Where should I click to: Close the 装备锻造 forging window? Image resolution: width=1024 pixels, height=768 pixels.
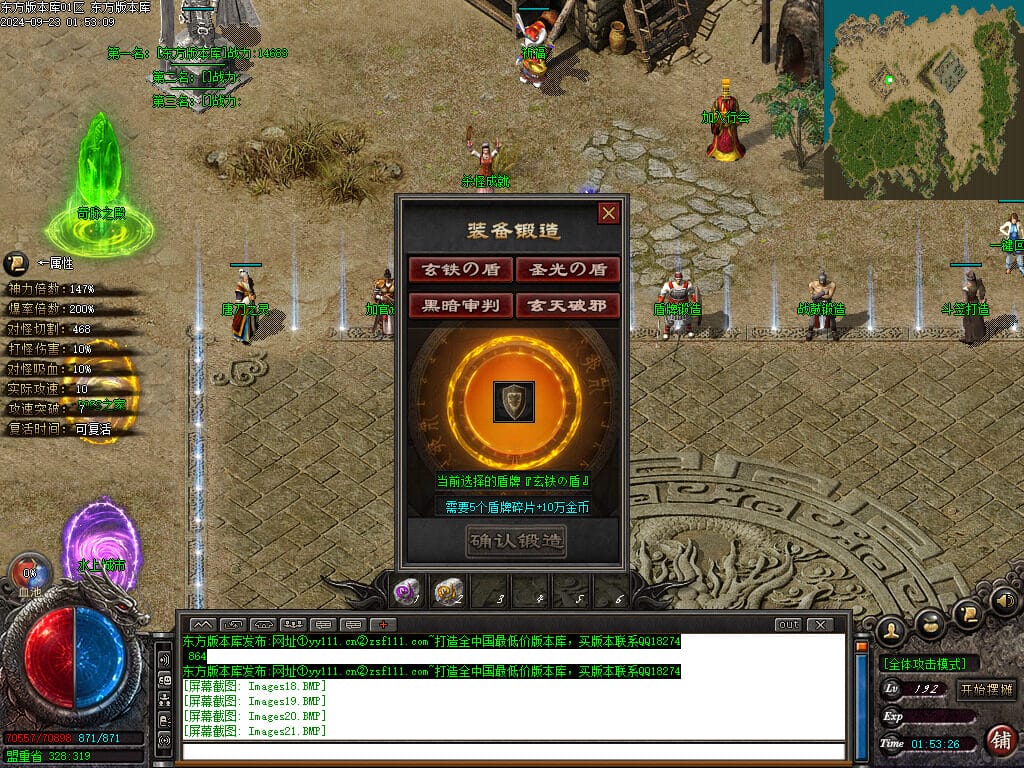click(x=608, y=213)
